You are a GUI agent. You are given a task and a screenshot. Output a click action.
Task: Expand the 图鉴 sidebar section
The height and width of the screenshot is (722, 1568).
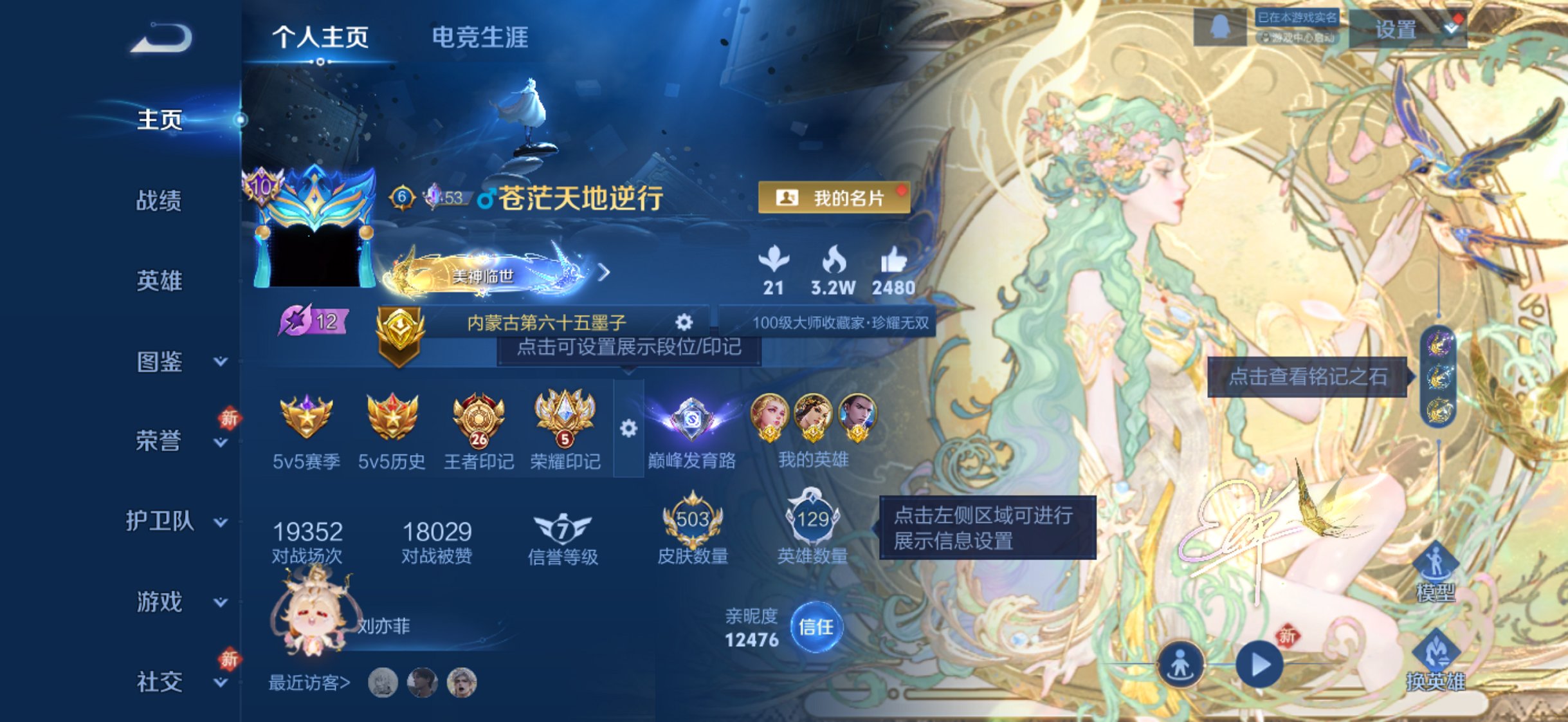[x=160, y=362]
